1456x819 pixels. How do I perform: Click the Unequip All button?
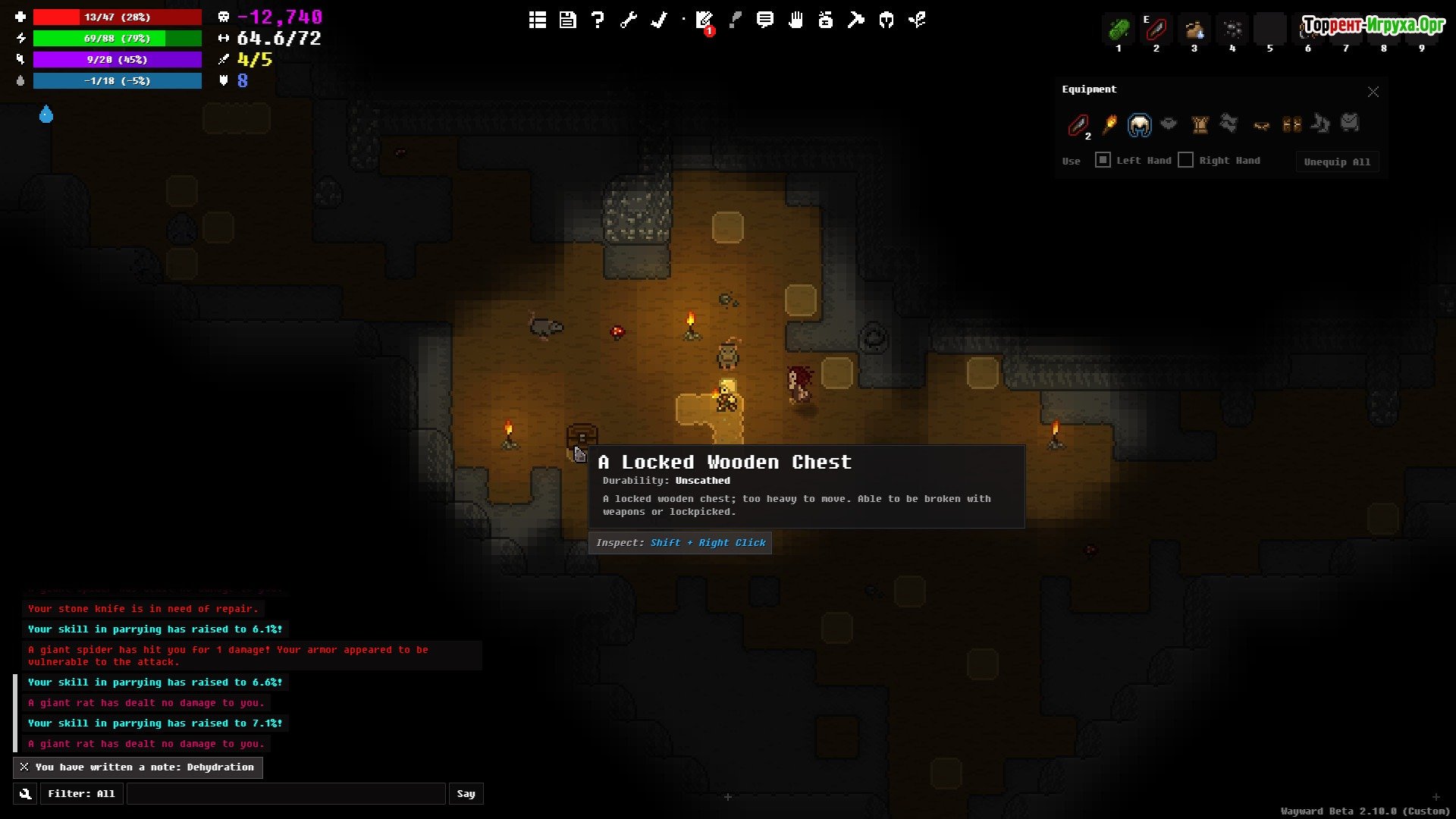(1337, 162)
